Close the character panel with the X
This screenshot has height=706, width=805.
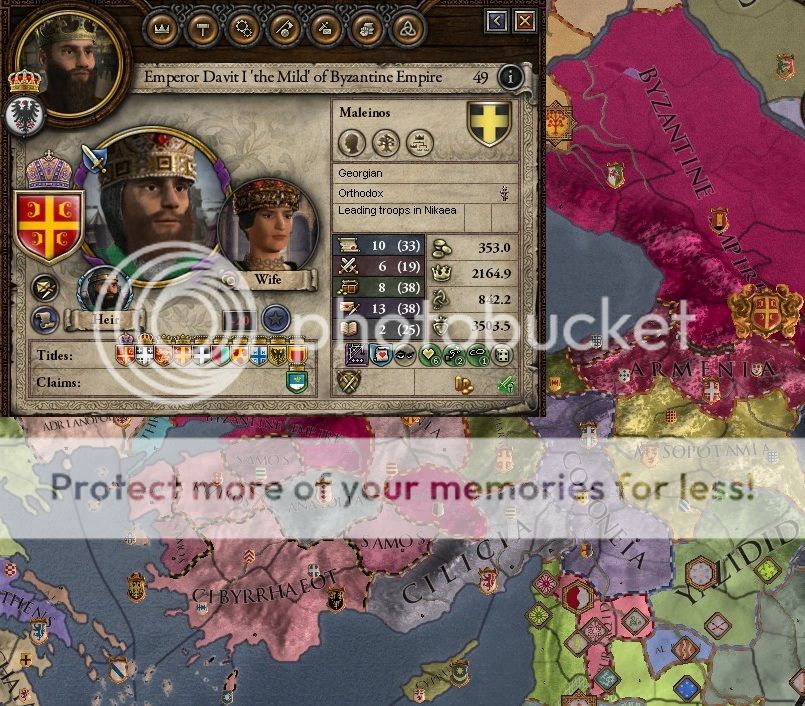pyautogui.click(x=525, y=21)
